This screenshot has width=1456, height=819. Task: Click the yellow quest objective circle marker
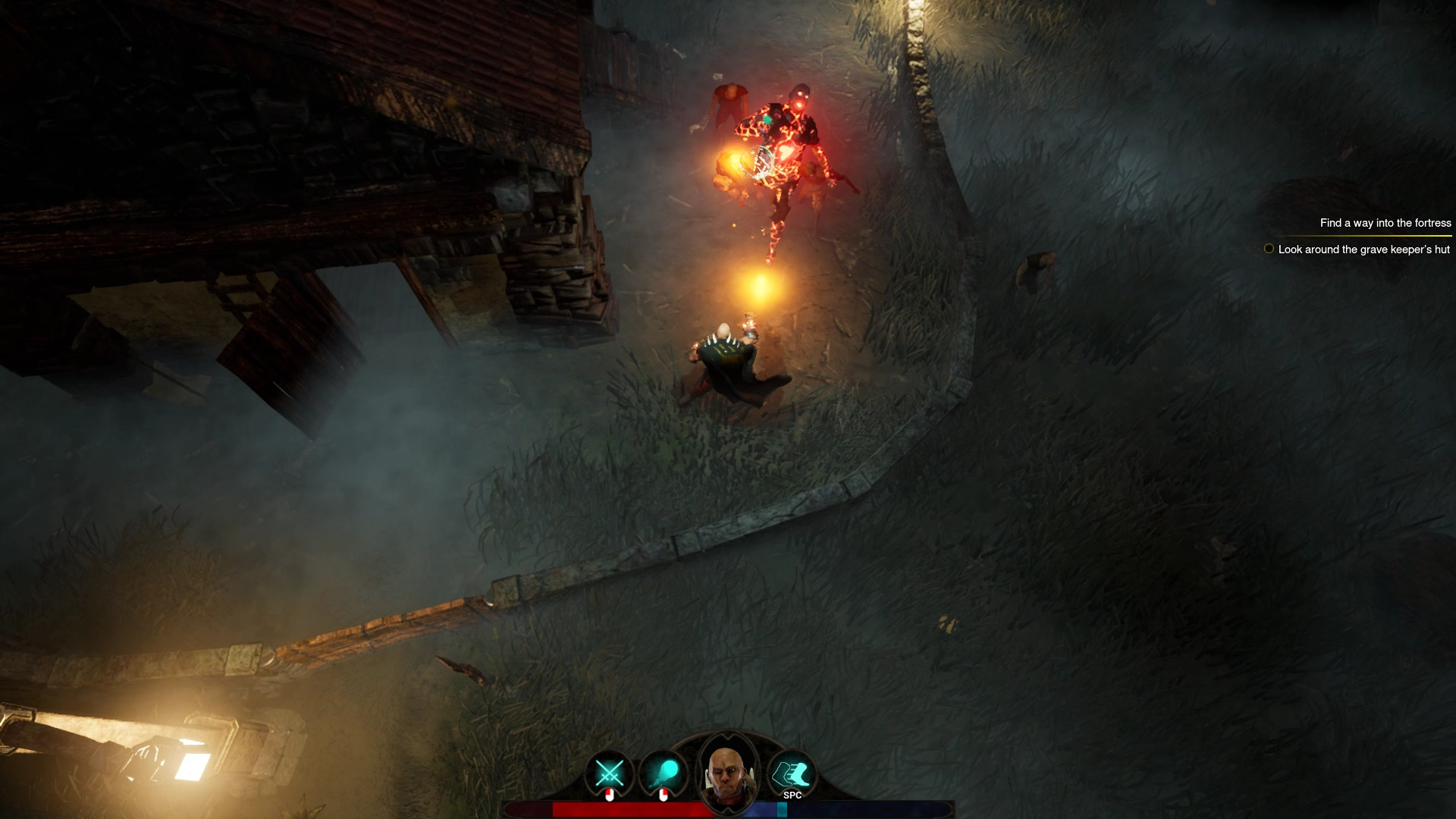pyautogui.click(x=1269, y=248)
